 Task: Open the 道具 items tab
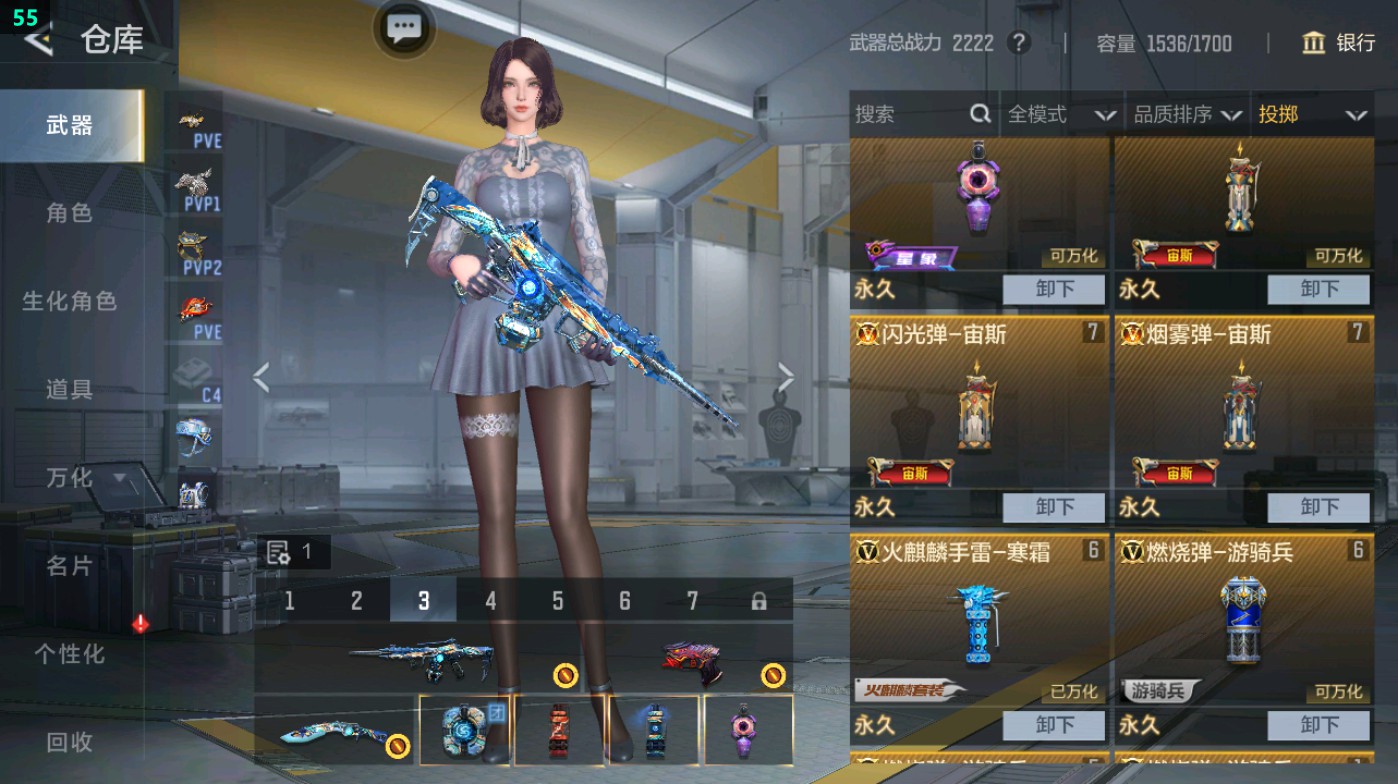[x=69, y=389]
